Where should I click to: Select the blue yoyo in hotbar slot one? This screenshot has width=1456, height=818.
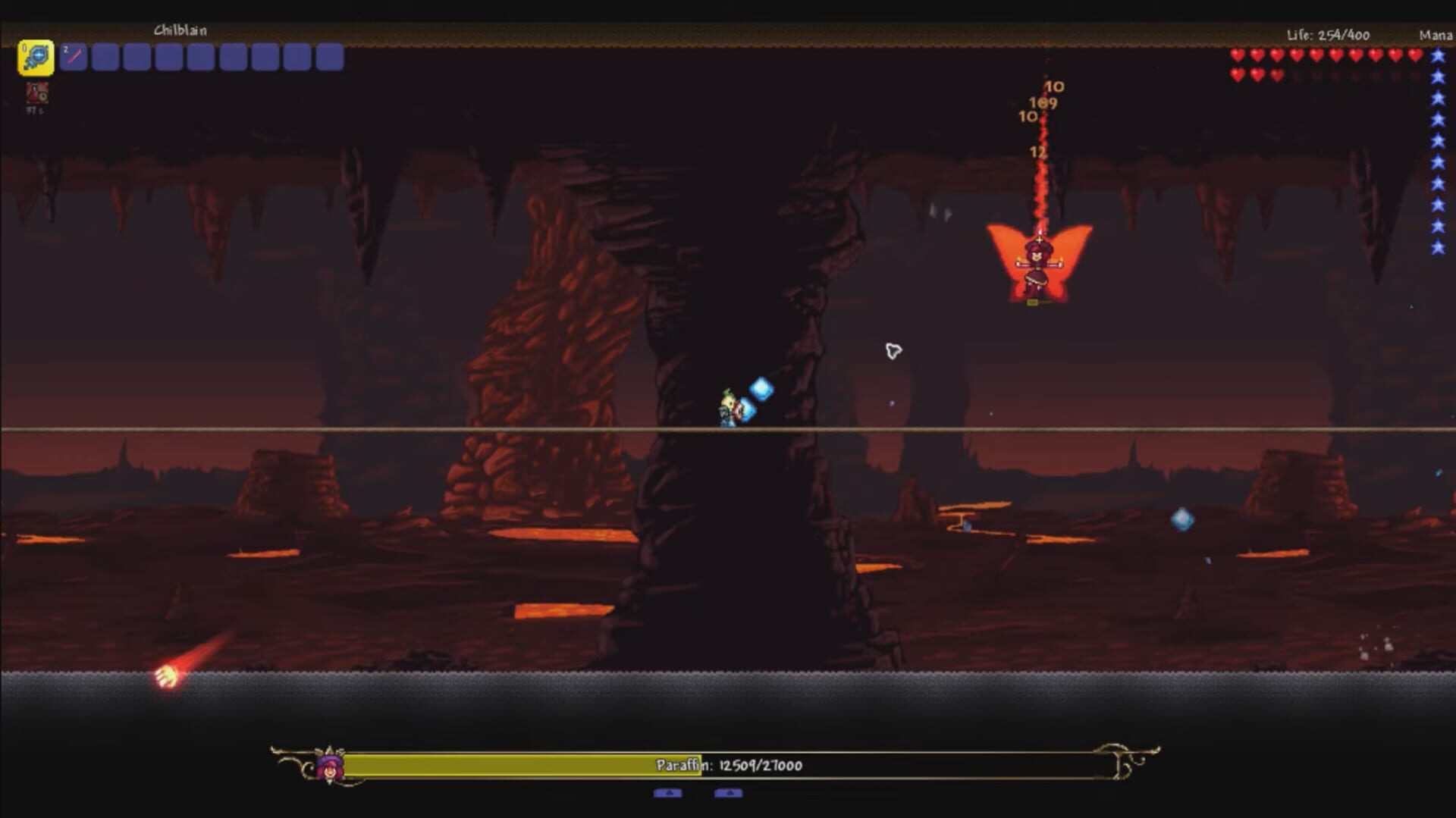tap(34, 57)
